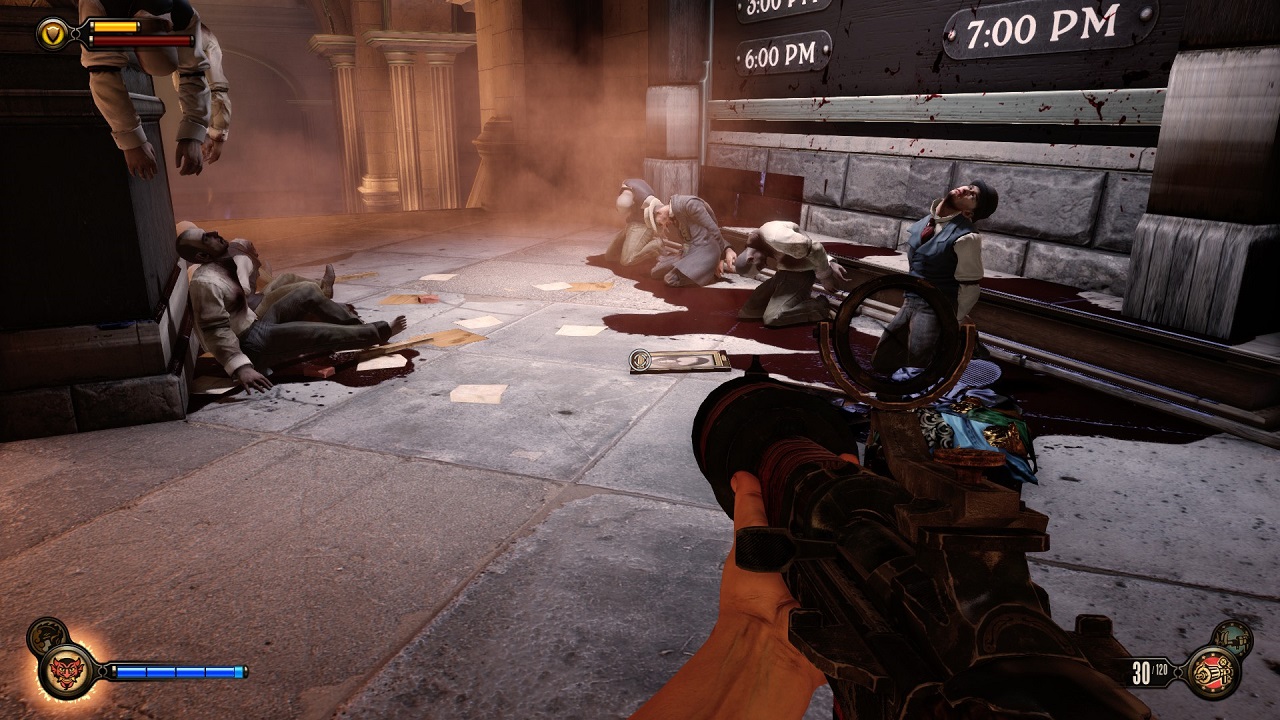The width and height of the screenshot is (1280, 720).
Task: Swap to the teal secondary weapon icon
Action: coord(1231,638)
